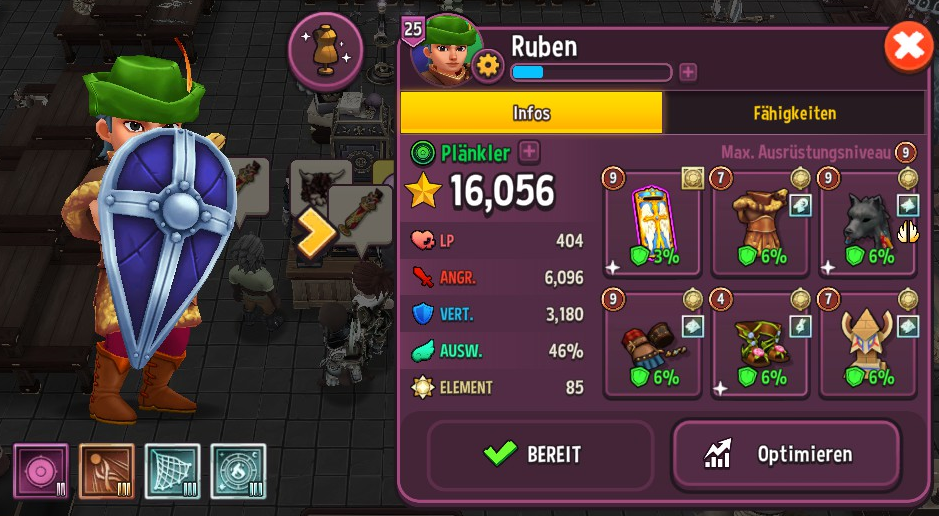Select the teal swirl skill icon
Screen dimensions: 939x516
tap(238, 471)
